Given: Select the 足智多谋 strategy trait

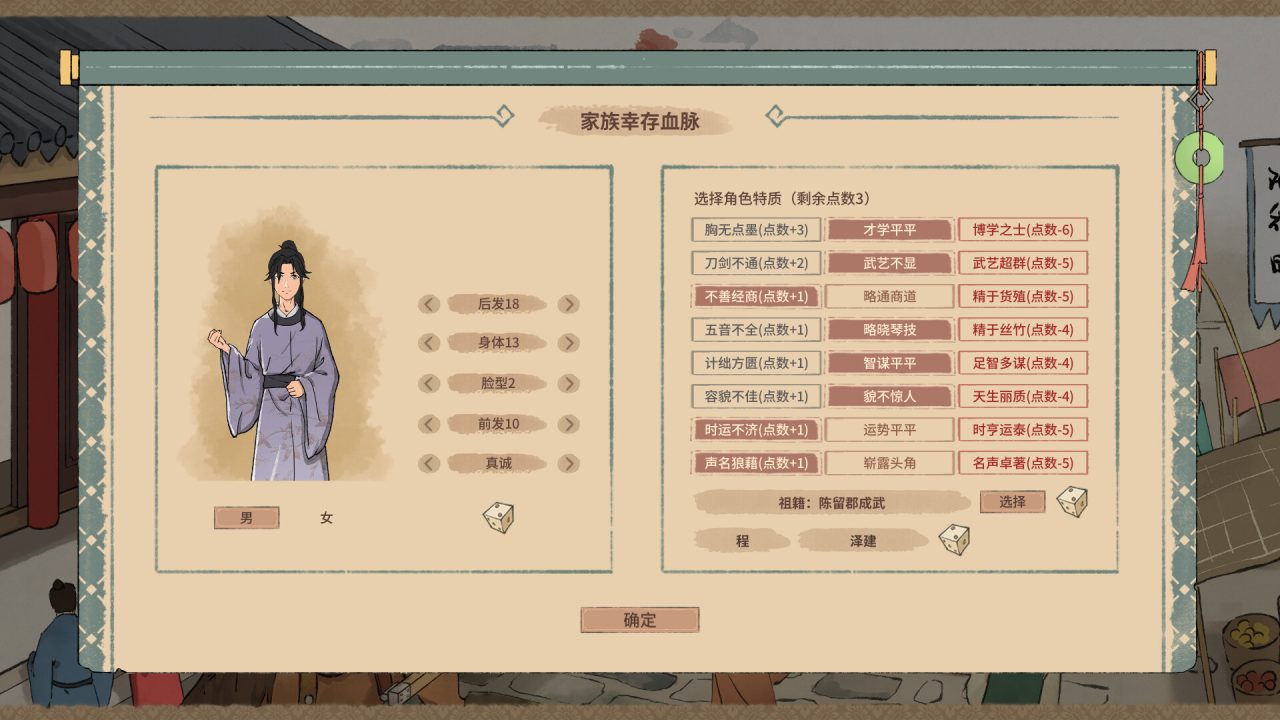Looking at the screenshot, I should [1019, 363].
